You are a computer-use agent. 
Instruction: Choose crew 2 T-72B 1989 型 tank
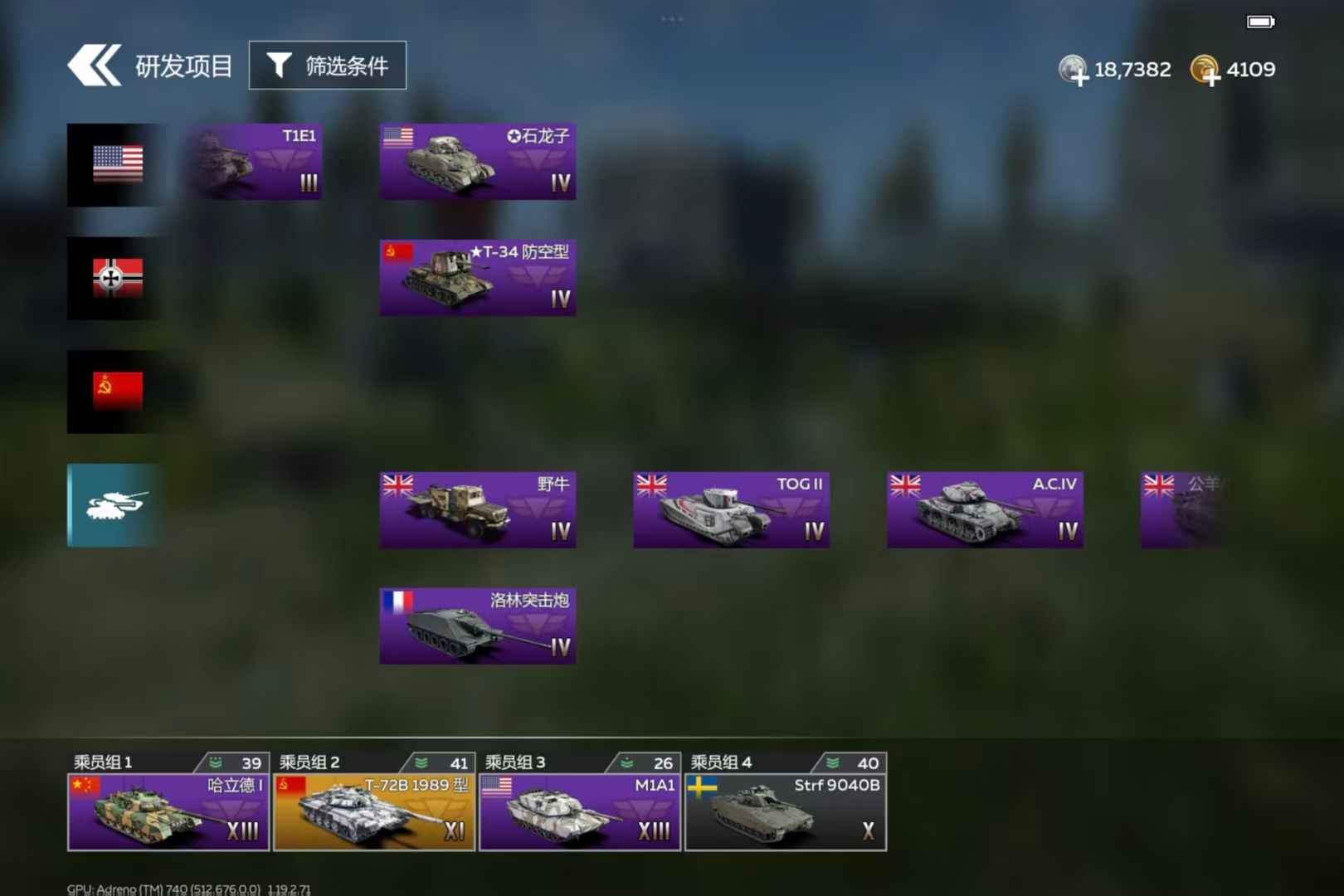tap(374, 811)
